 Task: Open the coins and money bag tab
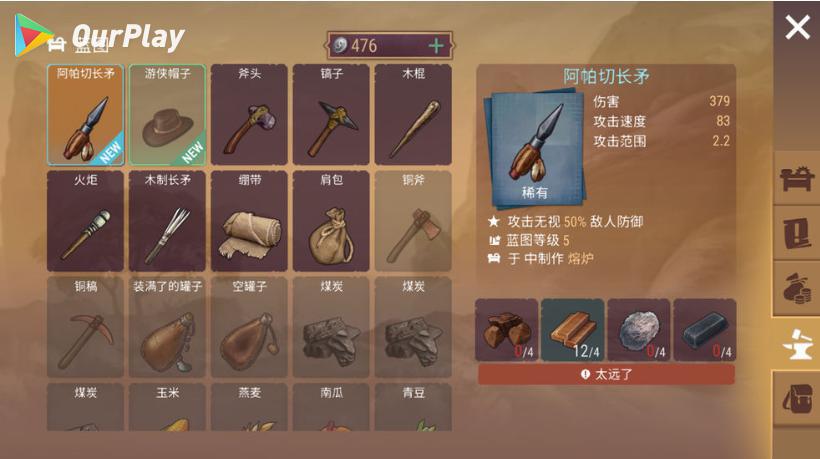(797, 287)
